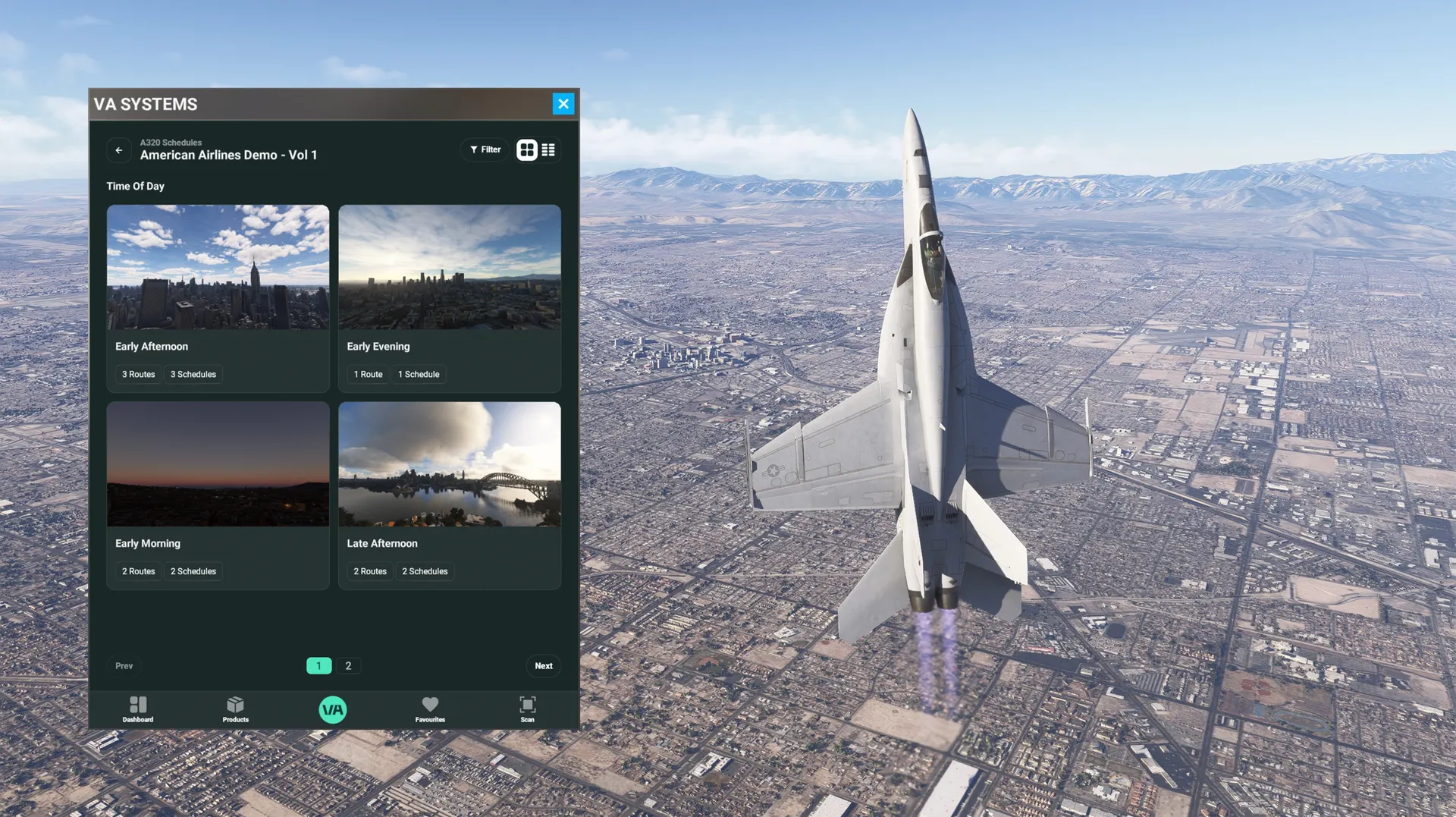Open the Early Morning schedule card
Screen dimensions: 1456x817
(x=218, y=495)
